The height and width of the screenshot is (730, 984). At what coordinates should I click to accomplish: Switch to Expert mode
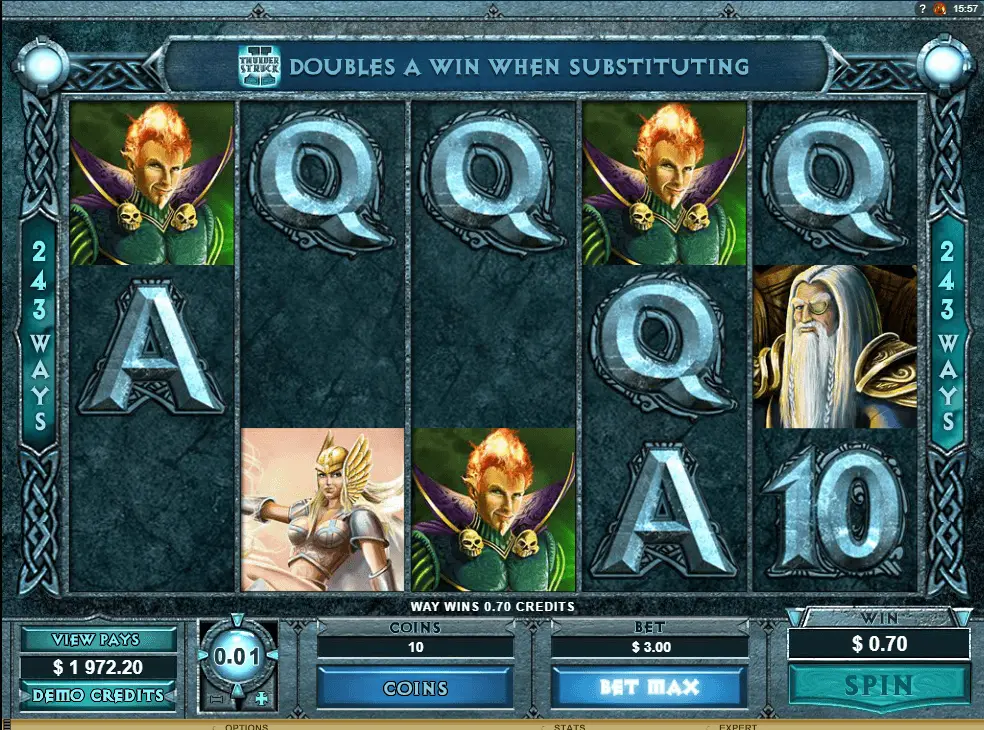click(x=739, y=726)
